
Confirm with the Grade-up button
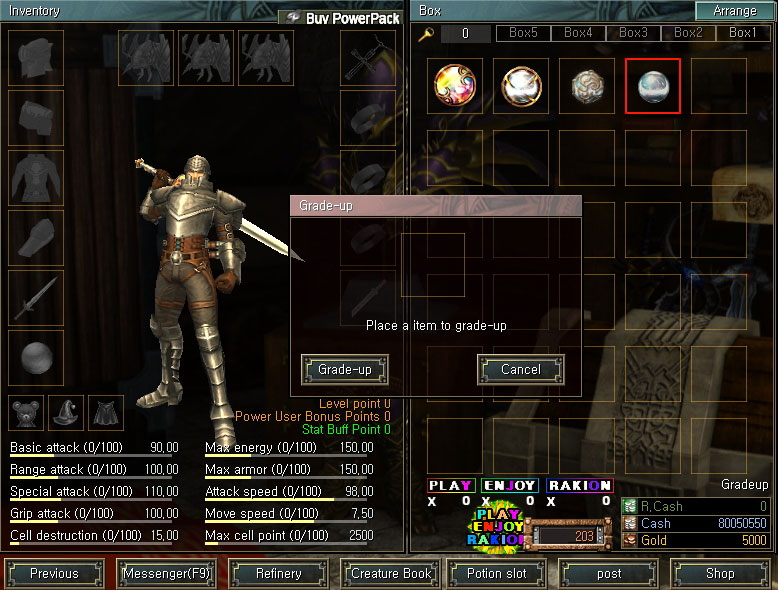tap(344, 370)
